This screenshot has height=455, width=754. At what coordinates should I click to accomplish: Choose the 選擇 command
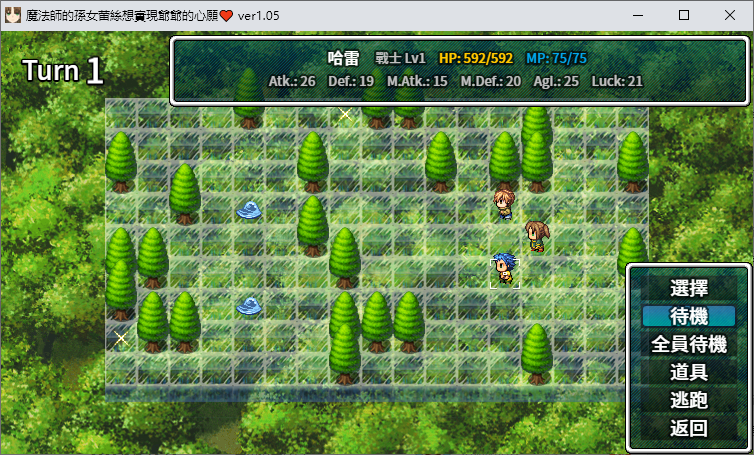click(689, 288)
